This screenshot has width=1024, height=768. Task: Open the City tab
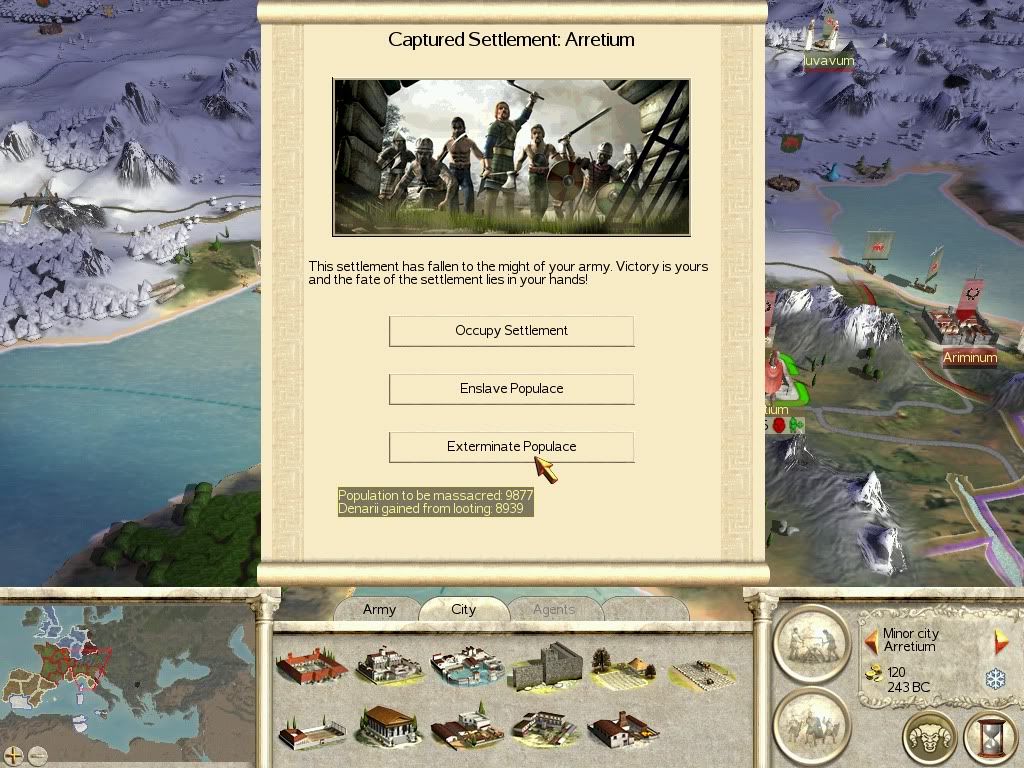coord(463,609)
